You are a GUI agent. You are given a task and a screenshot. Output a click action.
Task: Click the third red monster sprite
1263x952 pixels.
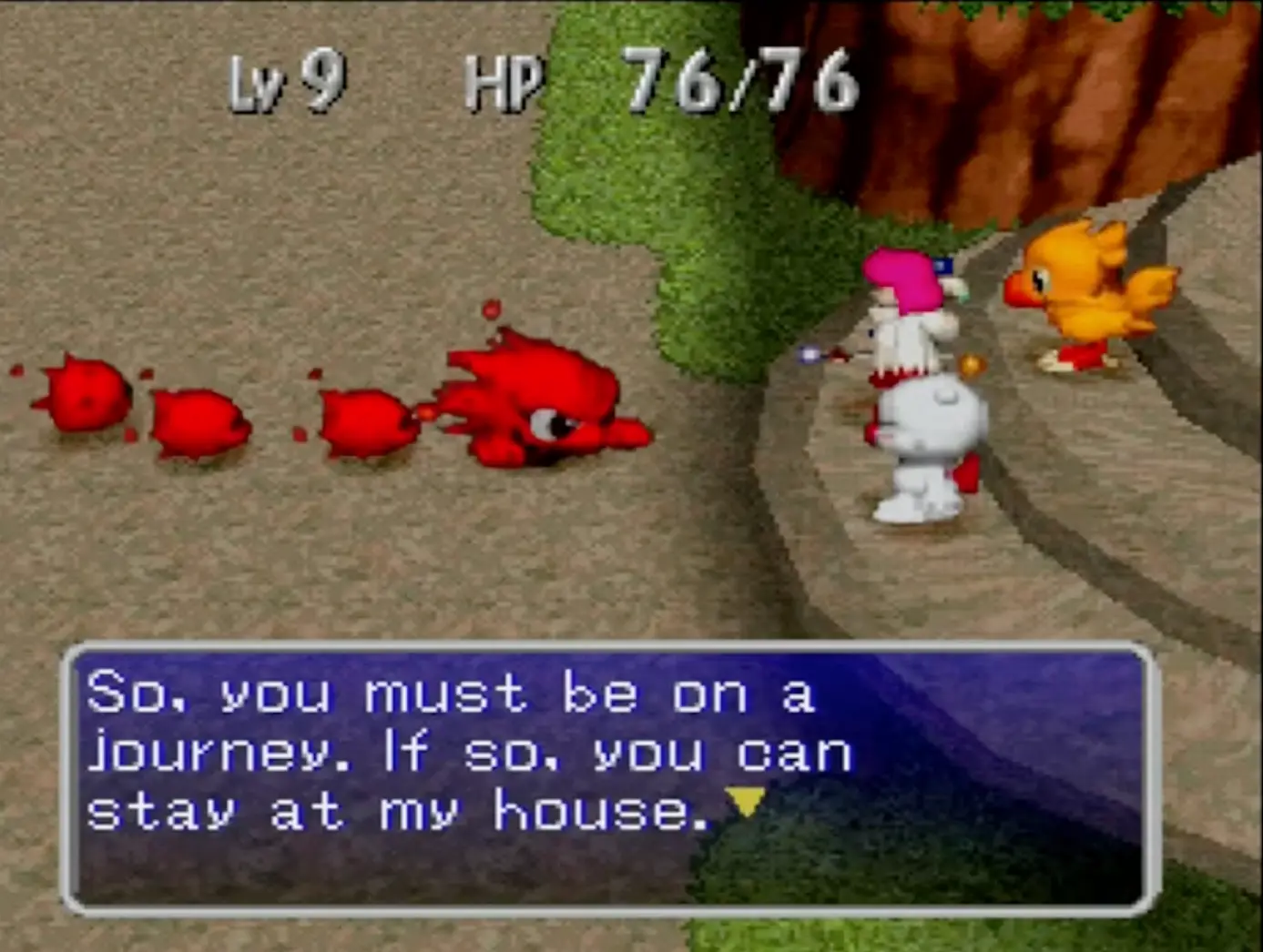pos(364,423)
